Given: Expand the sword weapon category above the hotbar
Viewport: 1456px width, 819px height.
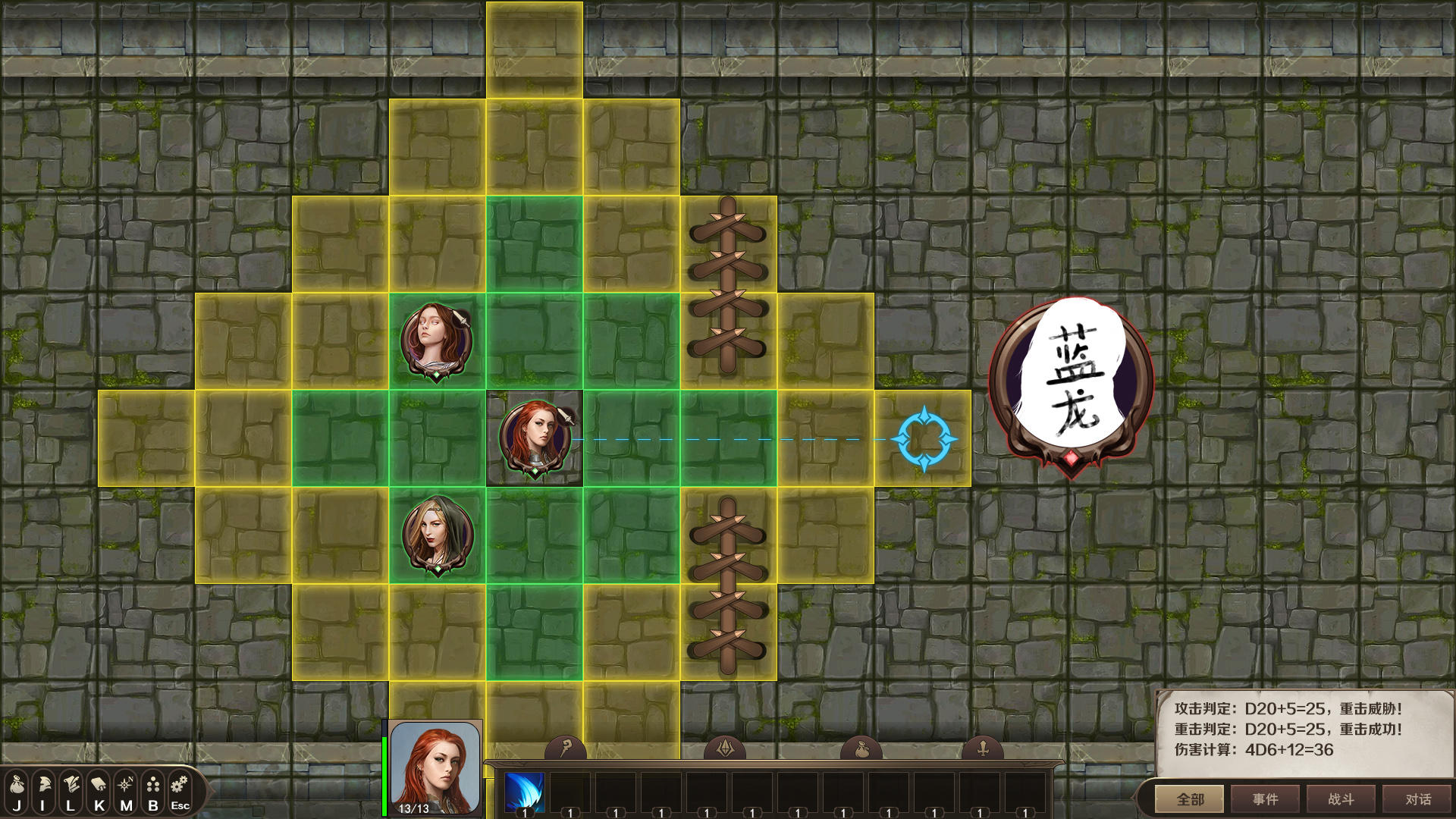Looking at the screenshot, I should pos(984,748).
